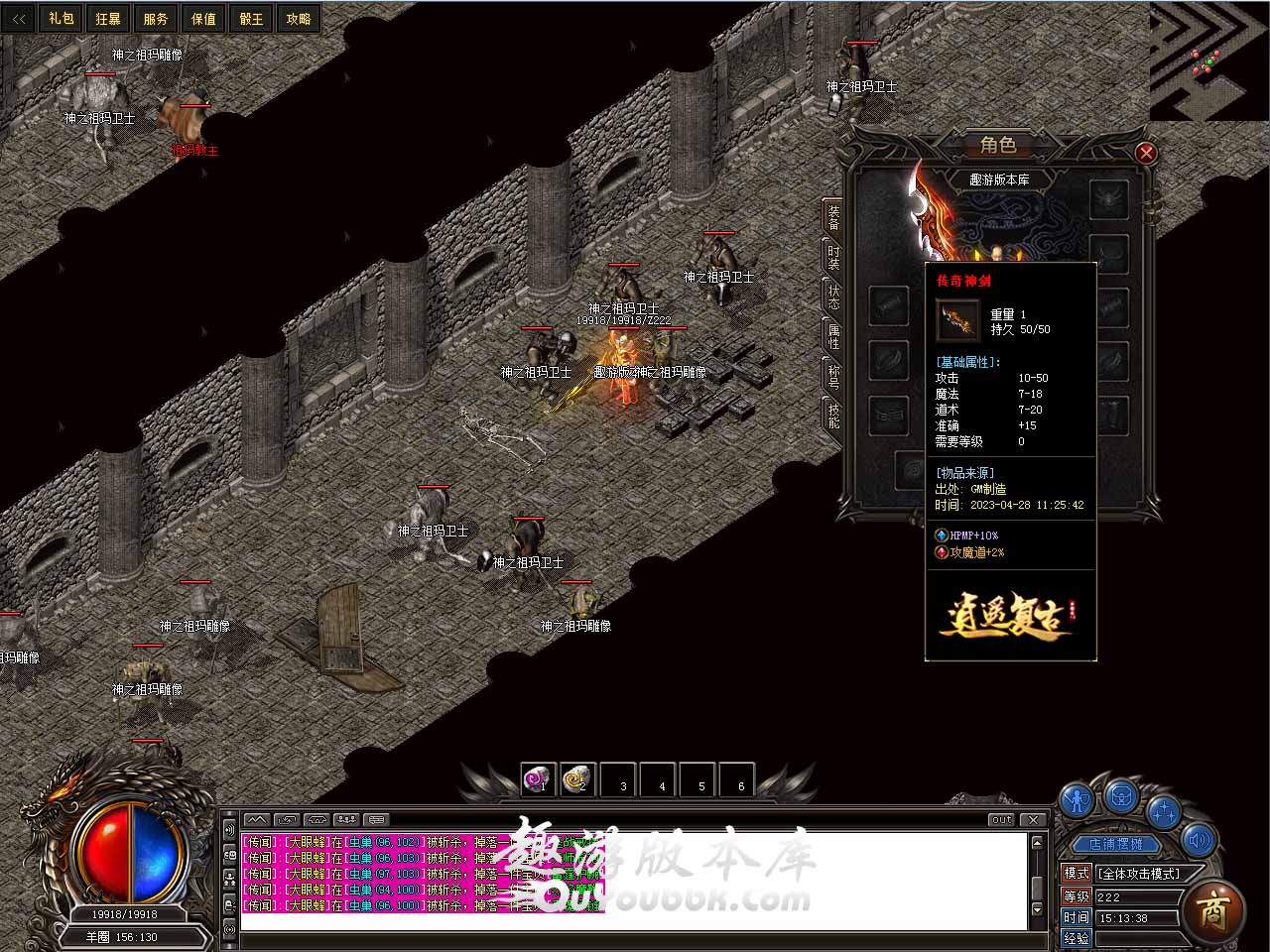Show the 称号 titles tab
This screenshot has height=952, width=1270.
coord(833,376)
